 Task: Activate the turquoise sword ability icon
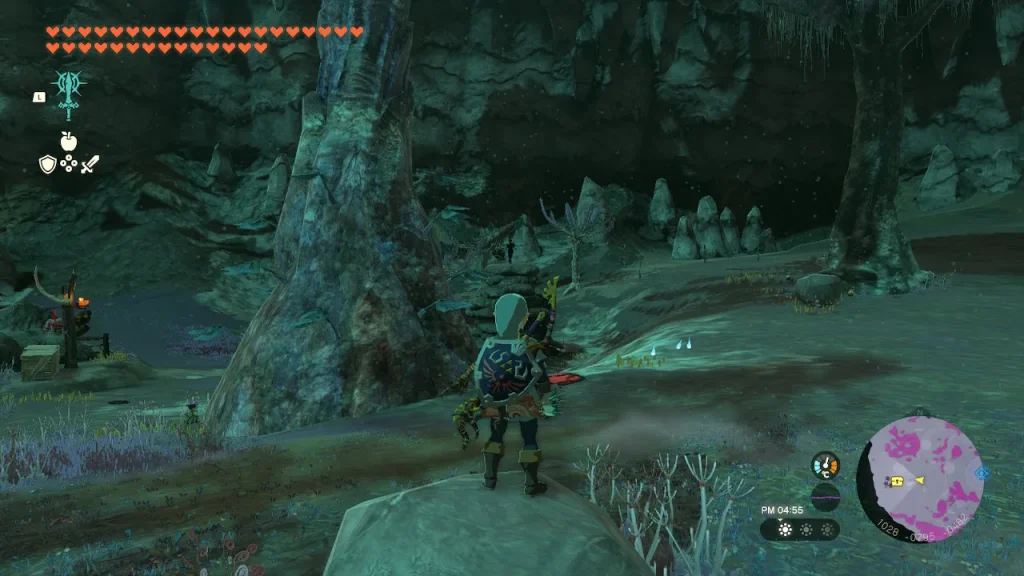pyautogui.click(x=68, y=95)
